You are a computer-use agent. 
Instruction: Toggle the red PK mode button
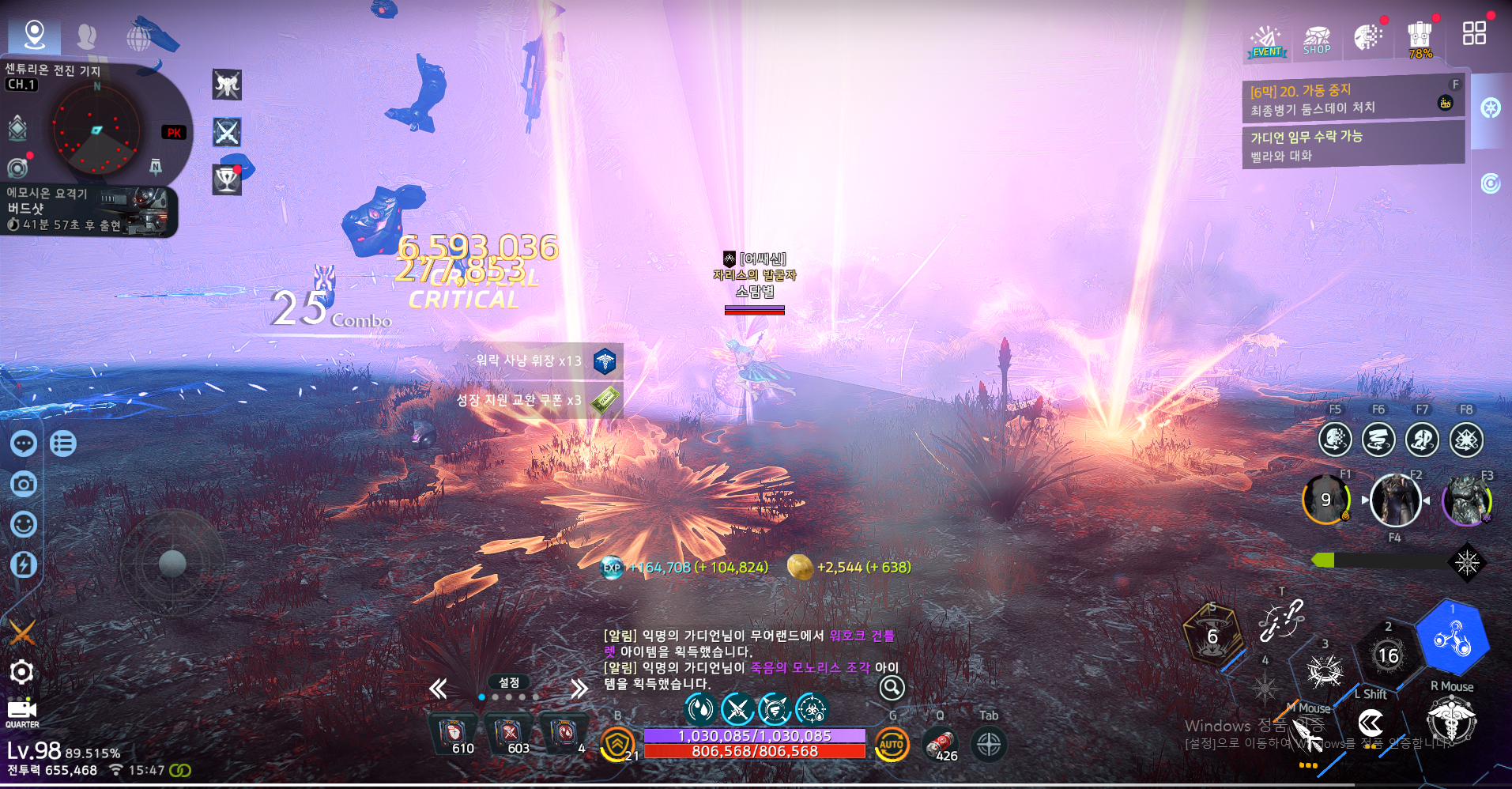[174, 133]
